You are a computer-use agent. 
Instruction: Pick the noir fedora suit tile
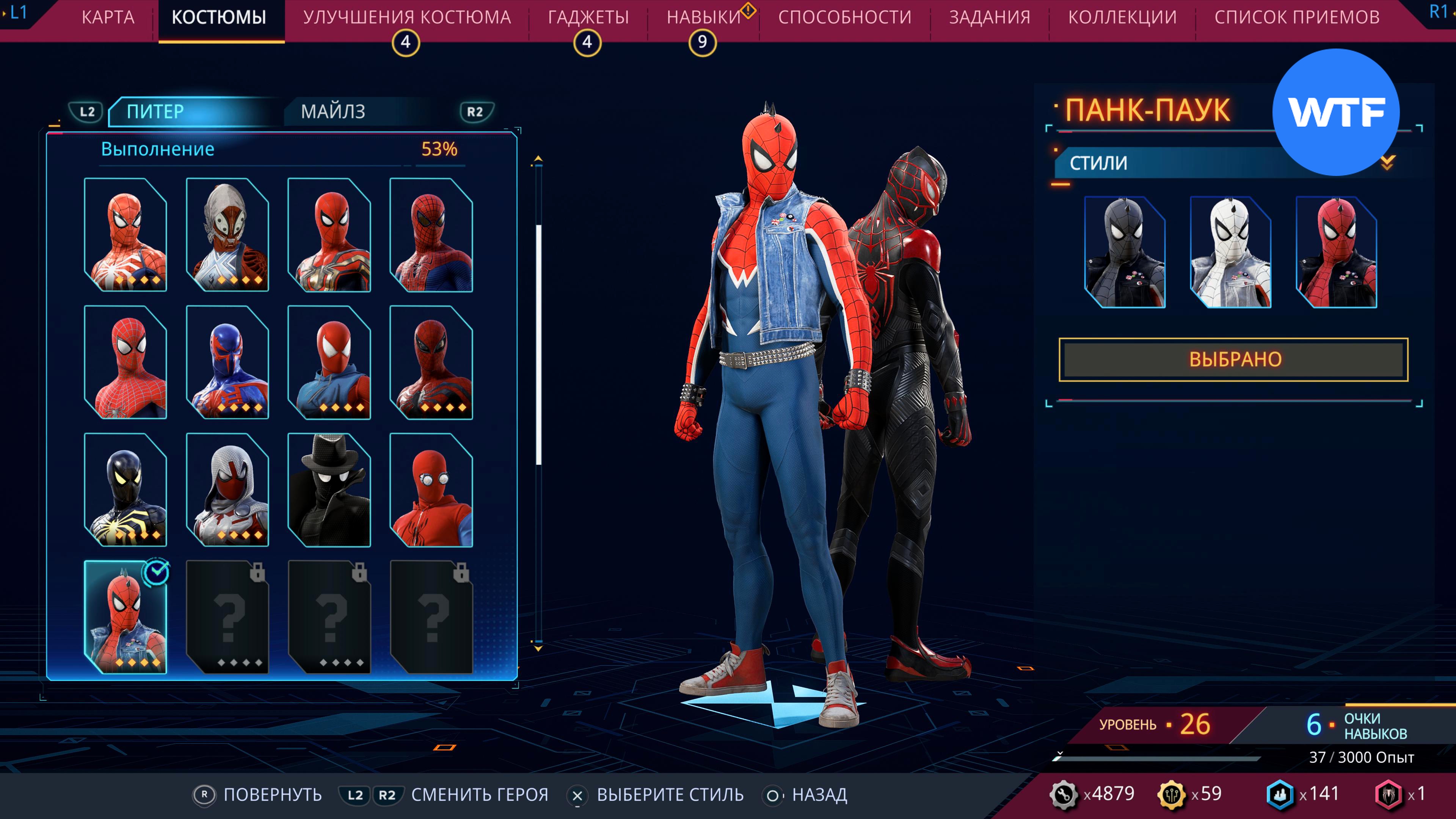329,490
